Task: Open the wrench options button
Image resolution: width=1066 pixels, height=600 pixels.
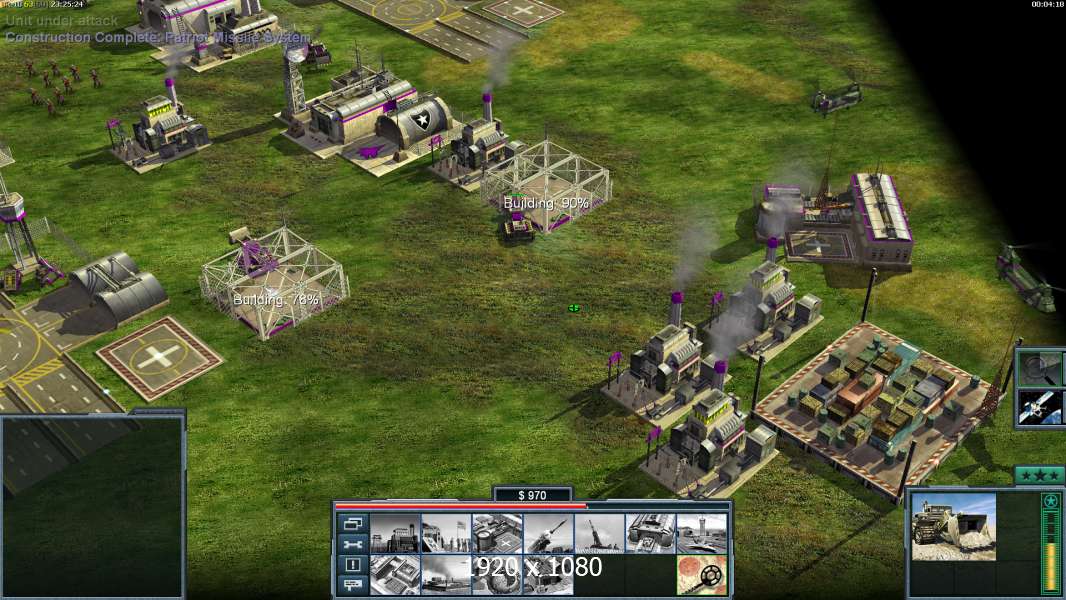Action: [352, 544]
